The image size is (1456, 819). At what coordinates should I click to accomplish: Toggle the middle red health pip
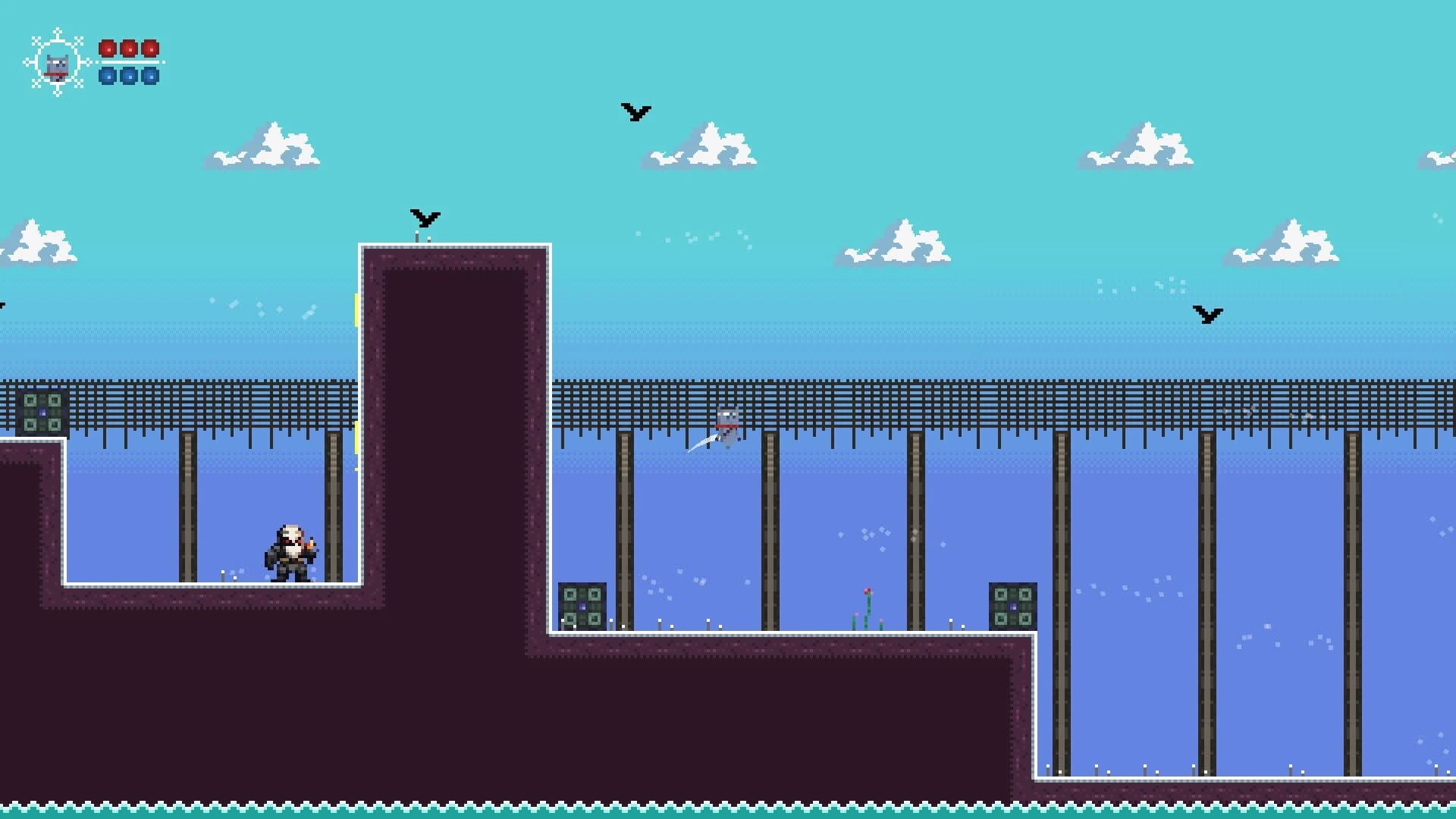[127, 49]
